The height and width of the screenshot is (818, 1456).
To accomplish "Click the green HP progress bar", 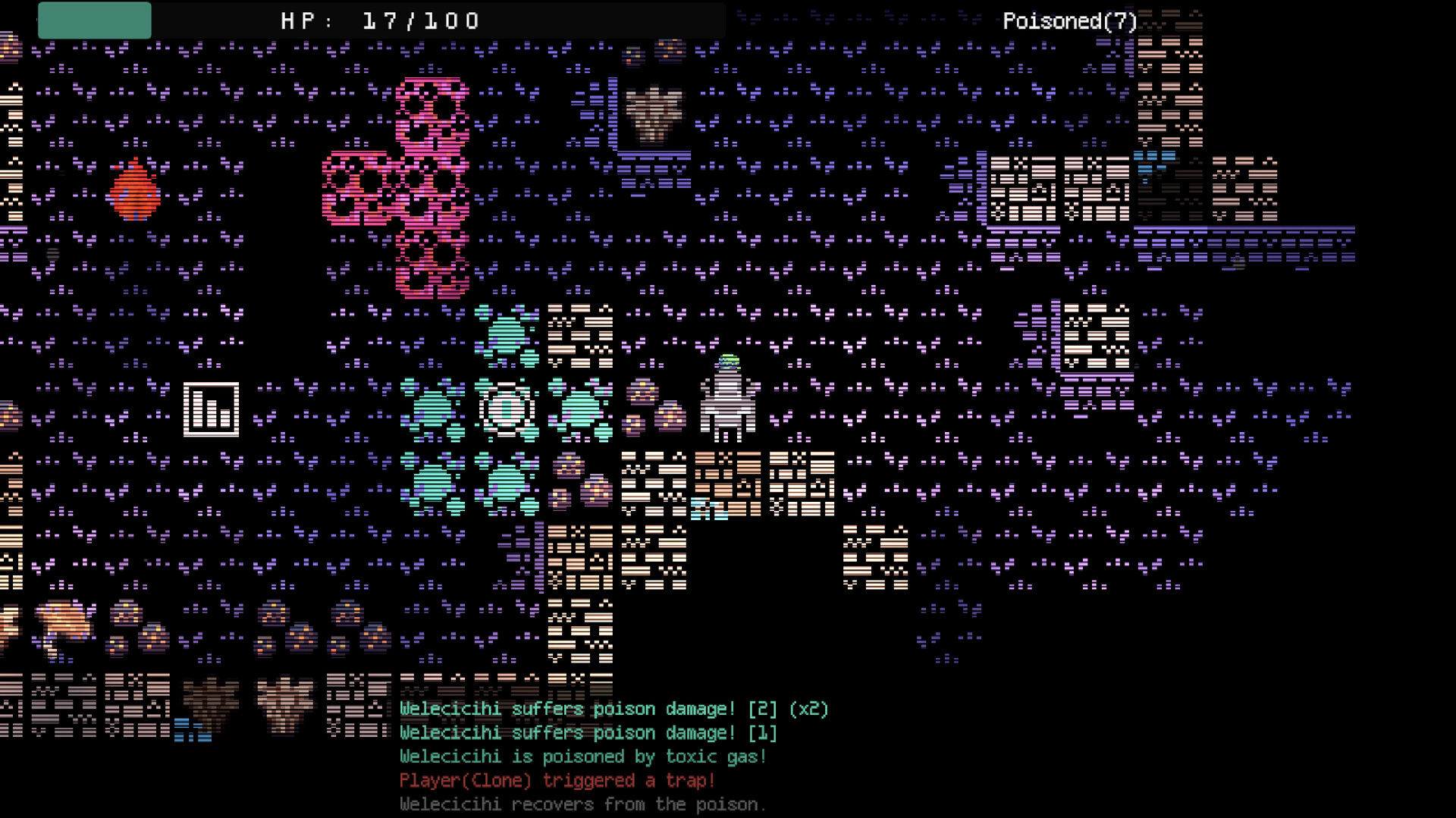I will pos(94,20).
